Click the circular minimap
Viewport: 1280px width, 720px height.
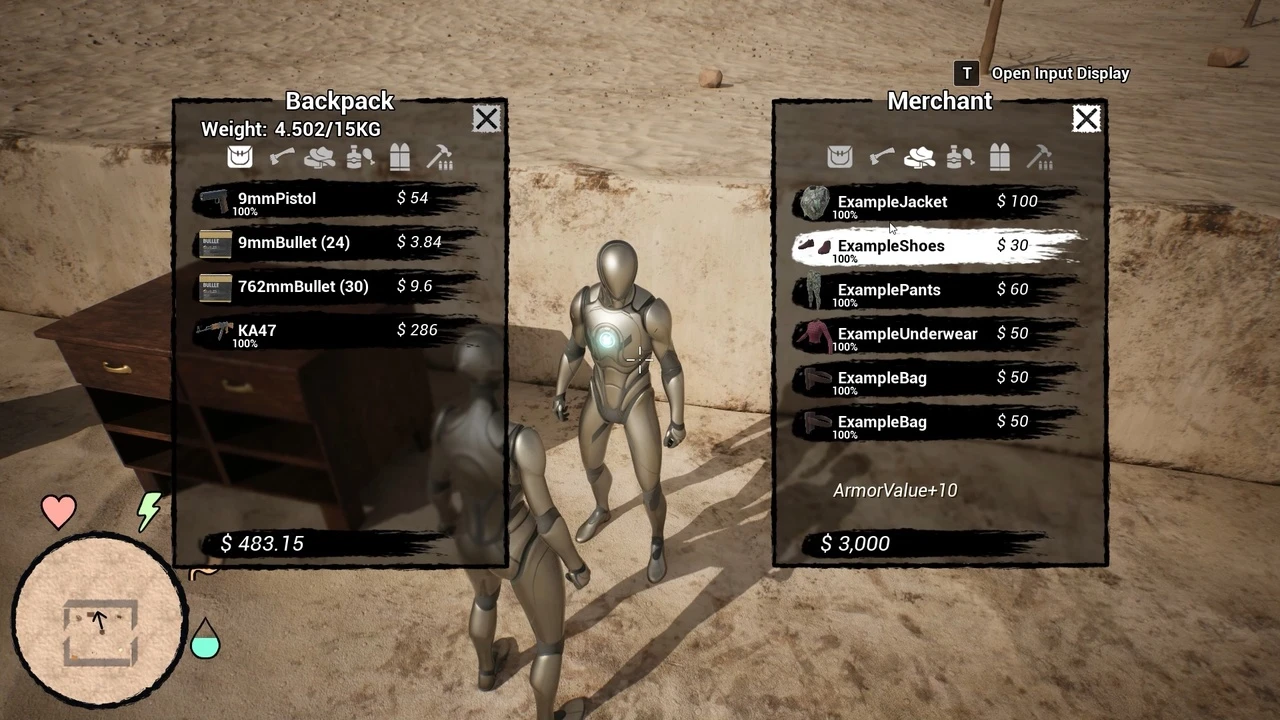(x=99, y=621)
